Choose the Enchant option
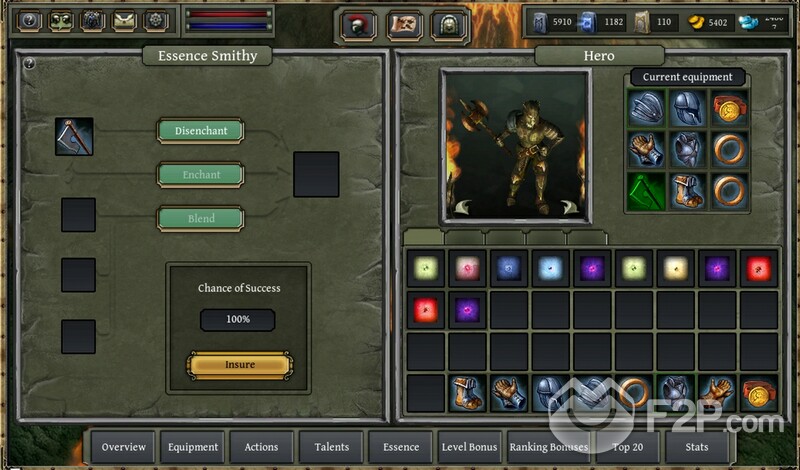The height and width of the screenshot is (470, 800). [200, 175]
